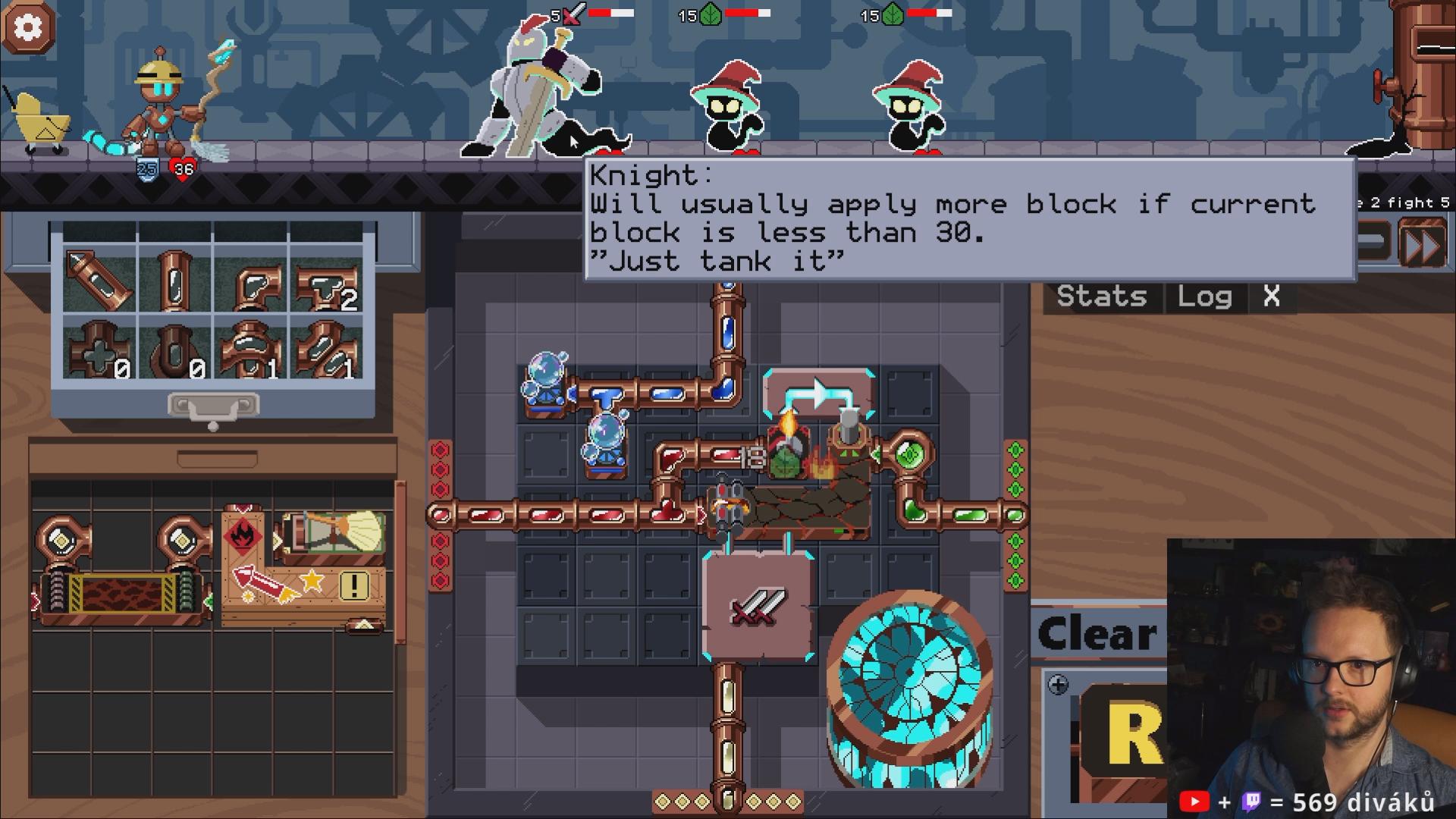
Task: Select the cyan turbine machine on board
Action: (x=909, y=687)
